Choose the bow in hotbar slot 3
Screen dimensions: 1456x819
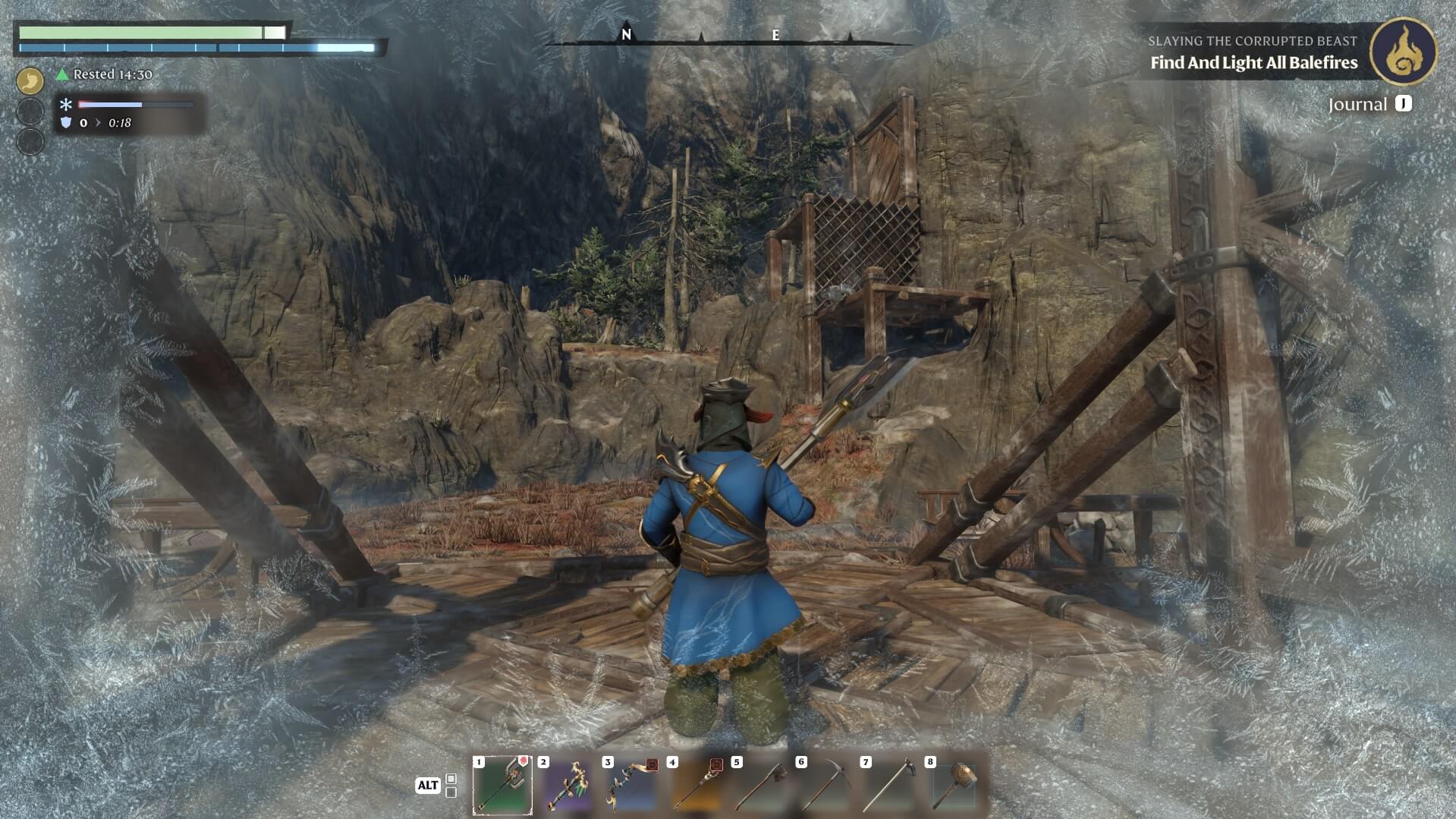[632, 786]
